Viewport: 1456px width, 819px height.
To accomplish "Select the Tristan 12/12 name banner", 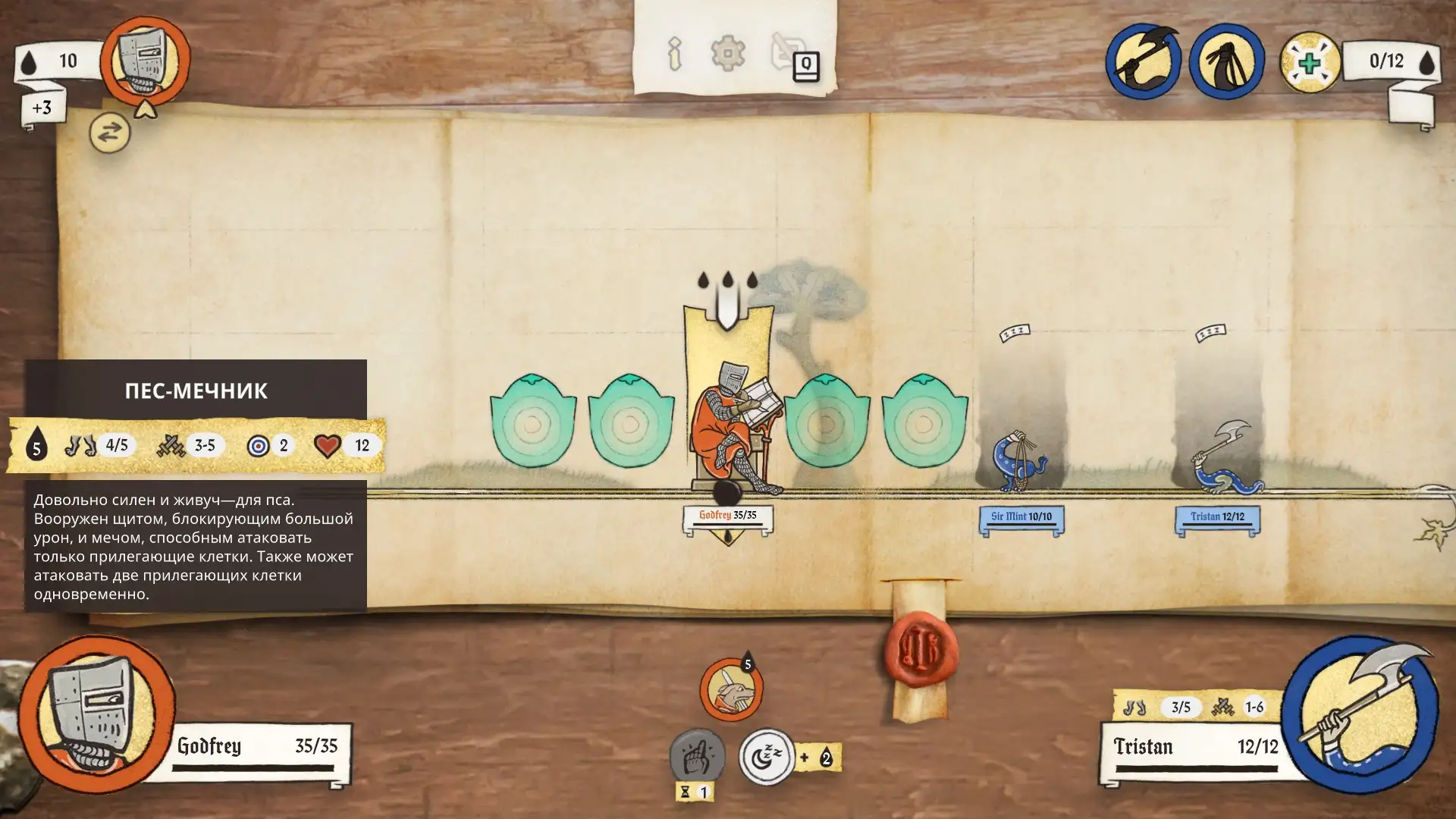I will coord(1217,518).
